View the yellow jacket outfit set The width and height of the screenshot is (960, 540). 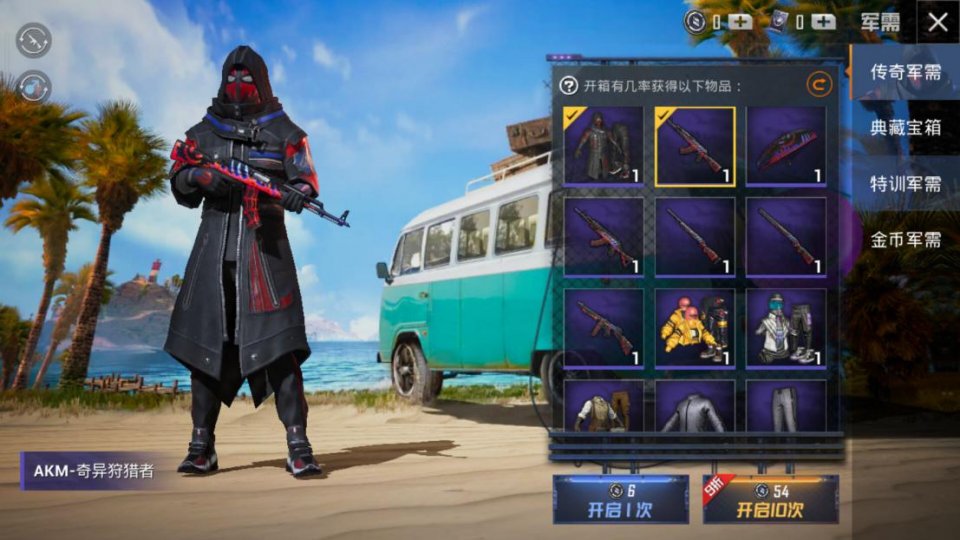click(x=695, y=328)
